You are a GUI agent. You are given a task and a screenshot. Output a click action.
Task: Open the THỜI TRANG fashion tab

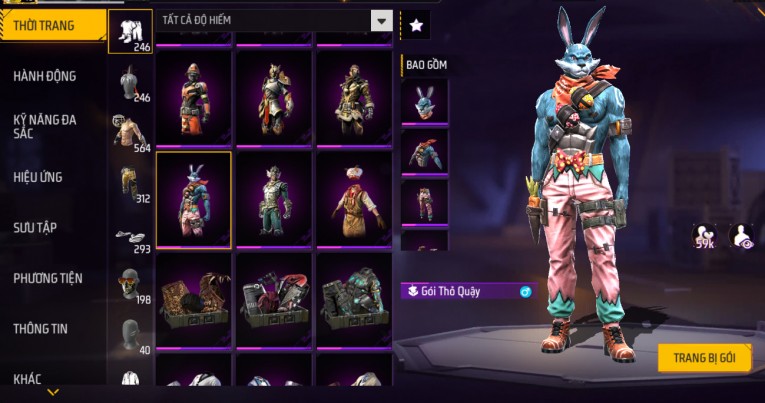tap(52, 25)
